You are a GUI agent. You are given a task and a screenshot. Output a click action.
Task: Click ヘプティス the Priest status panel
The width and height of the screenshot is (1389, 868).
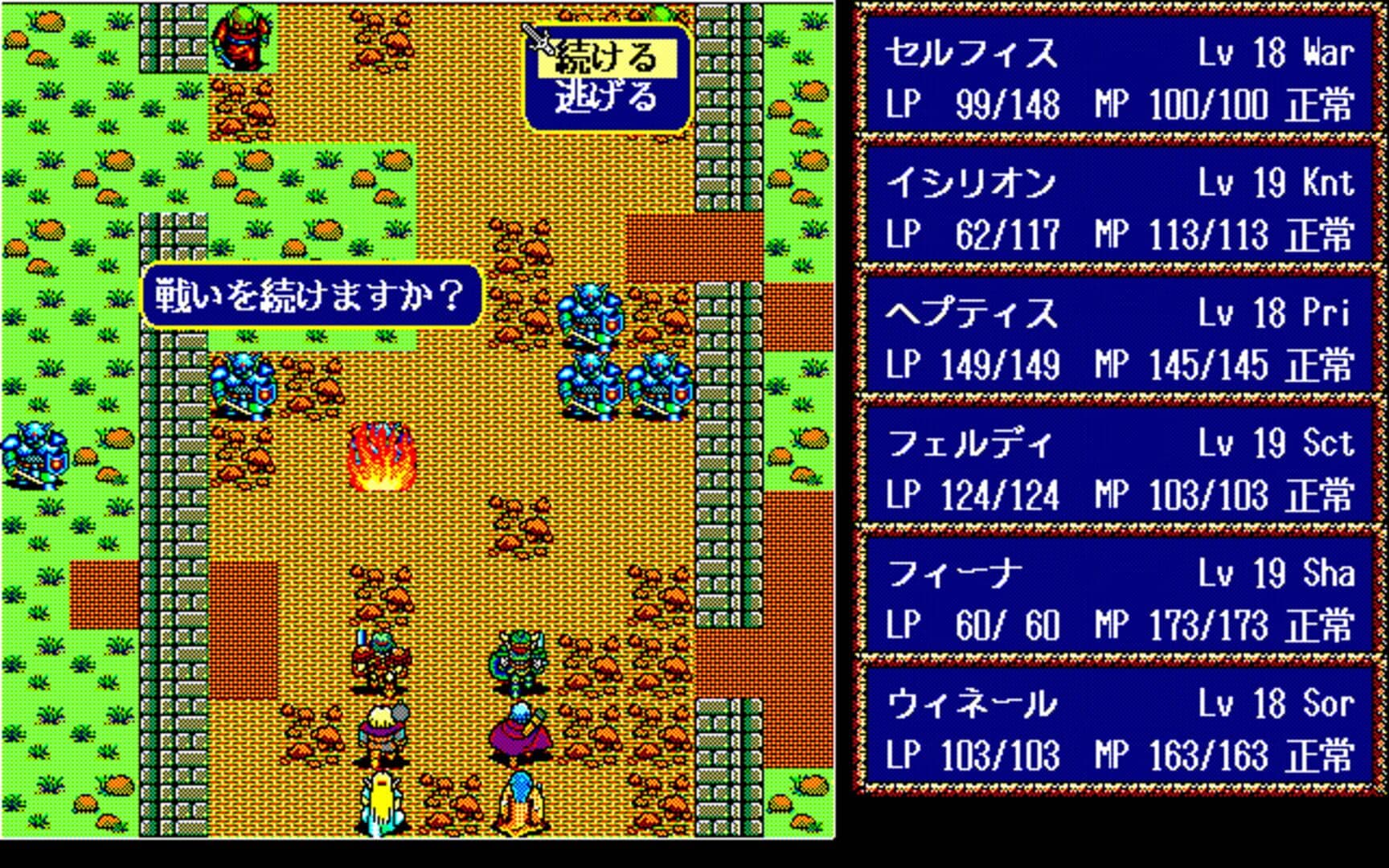tap(1119, 339)
